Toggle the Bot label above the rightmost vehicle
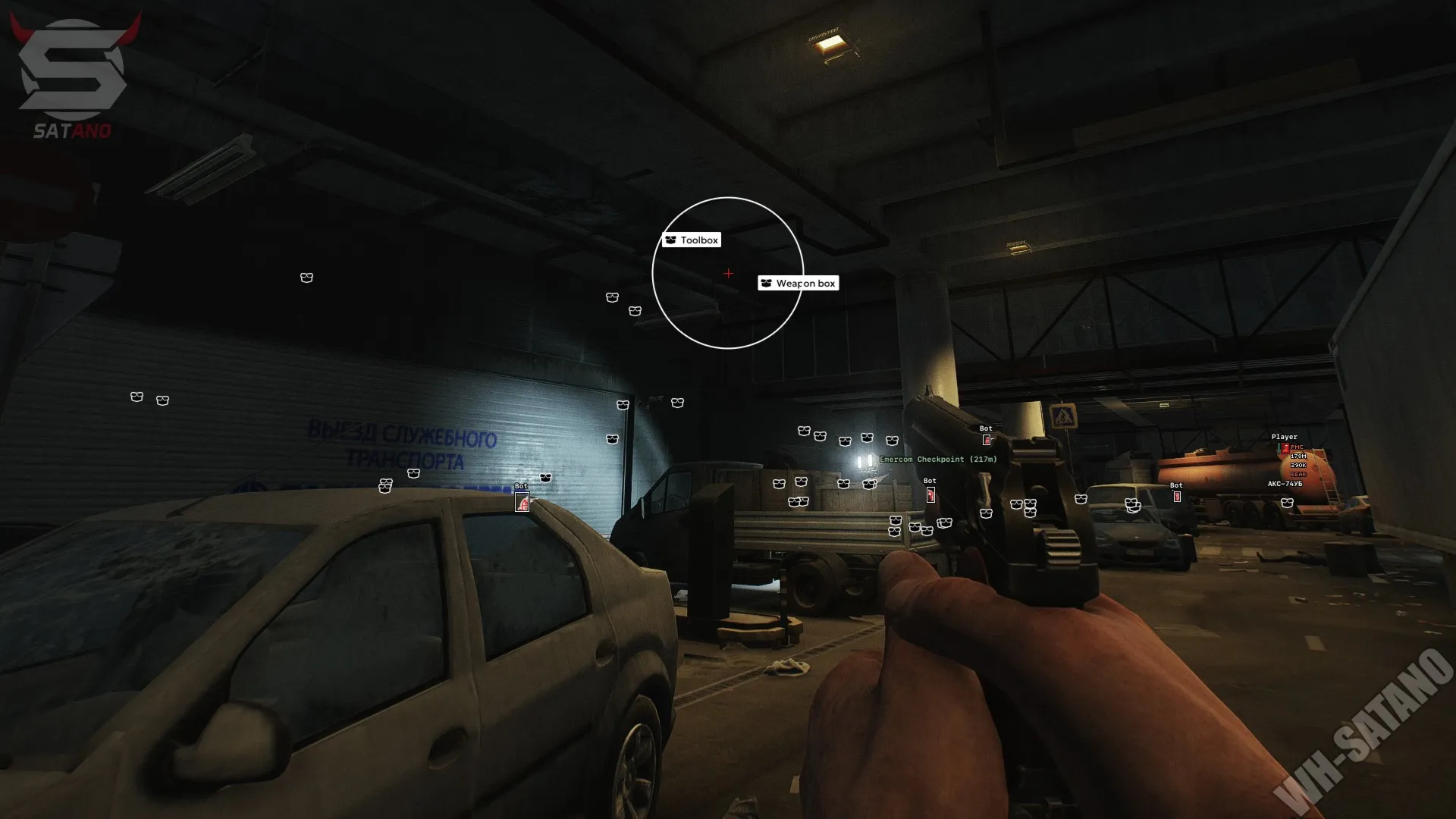 [x=1176, y=485]
